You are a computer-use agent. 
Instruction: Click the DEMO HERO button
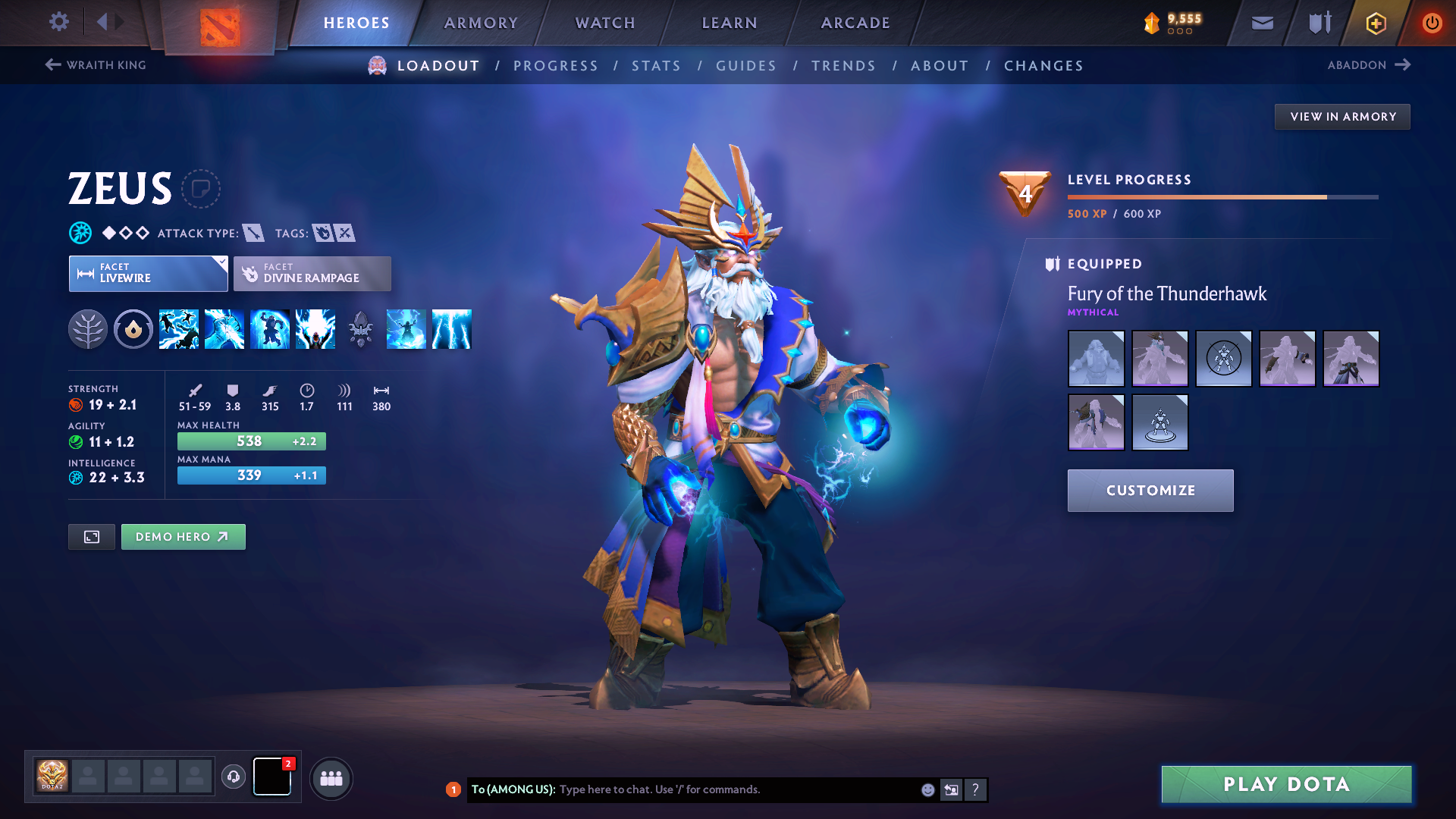click(x=183, y=536)
